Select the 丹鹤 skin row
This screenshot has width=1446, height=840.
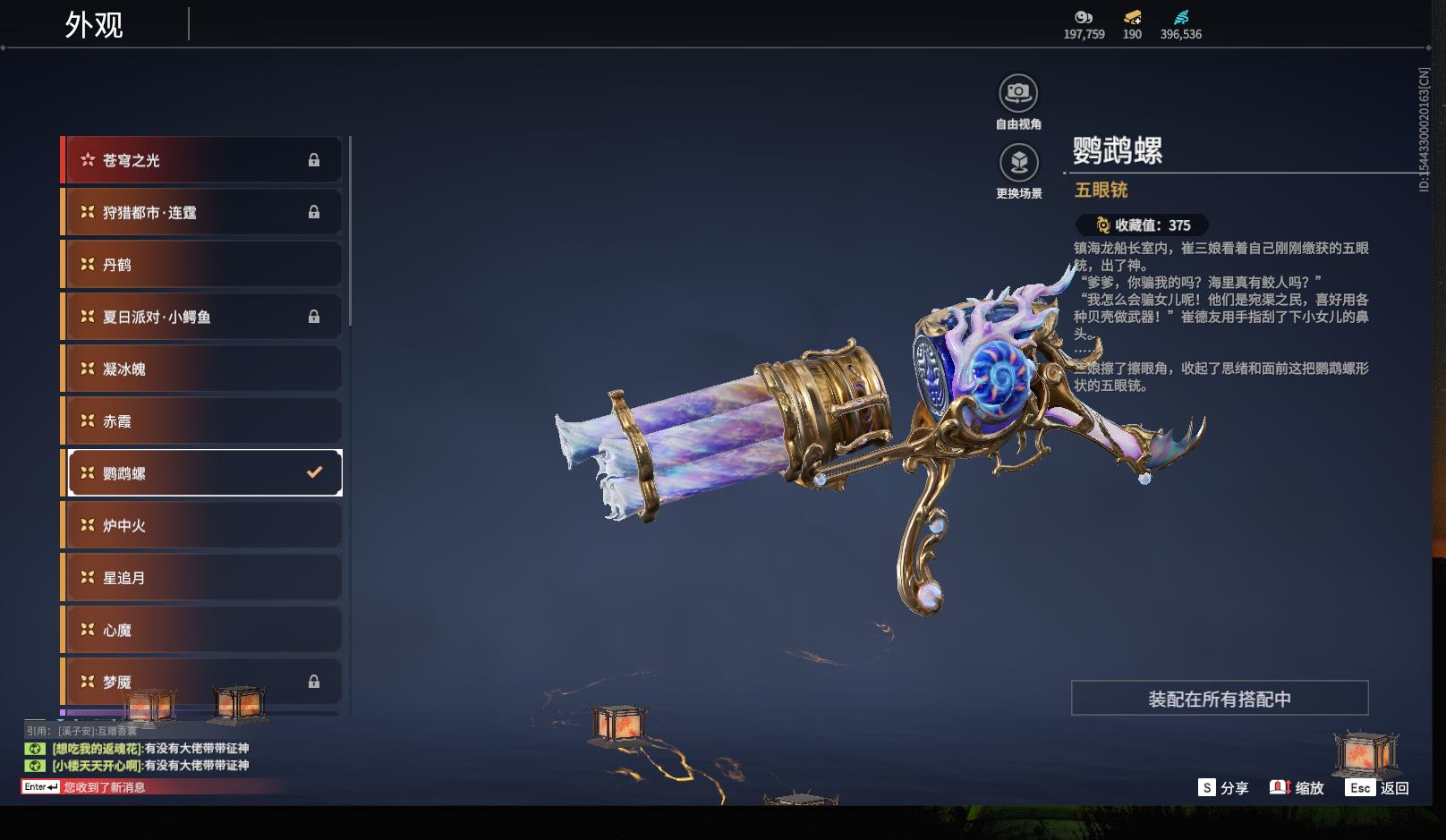pyautogui.click(x=202, y=265)
